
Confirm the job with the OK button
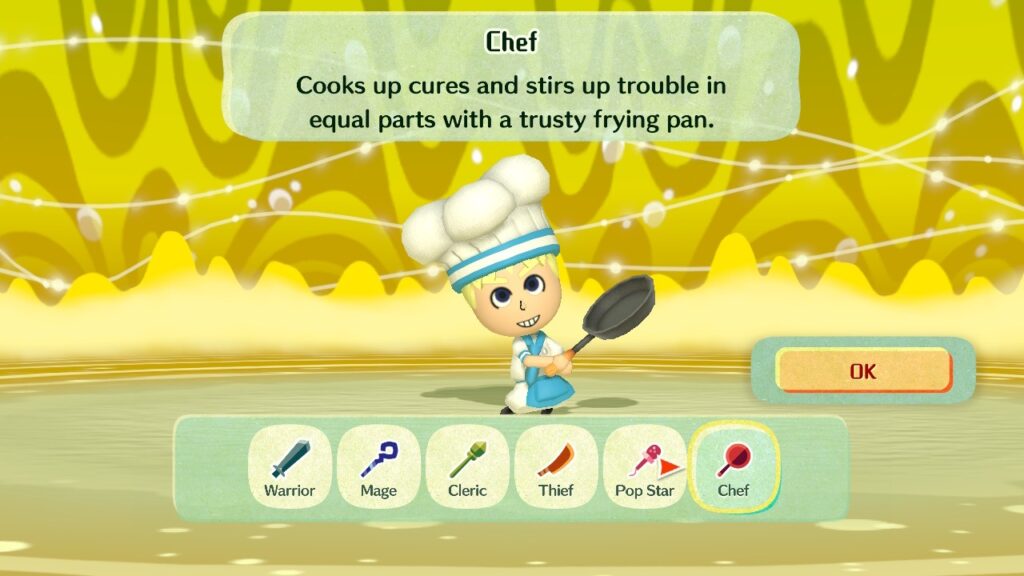pyautogui.click(x=862, y=371)
